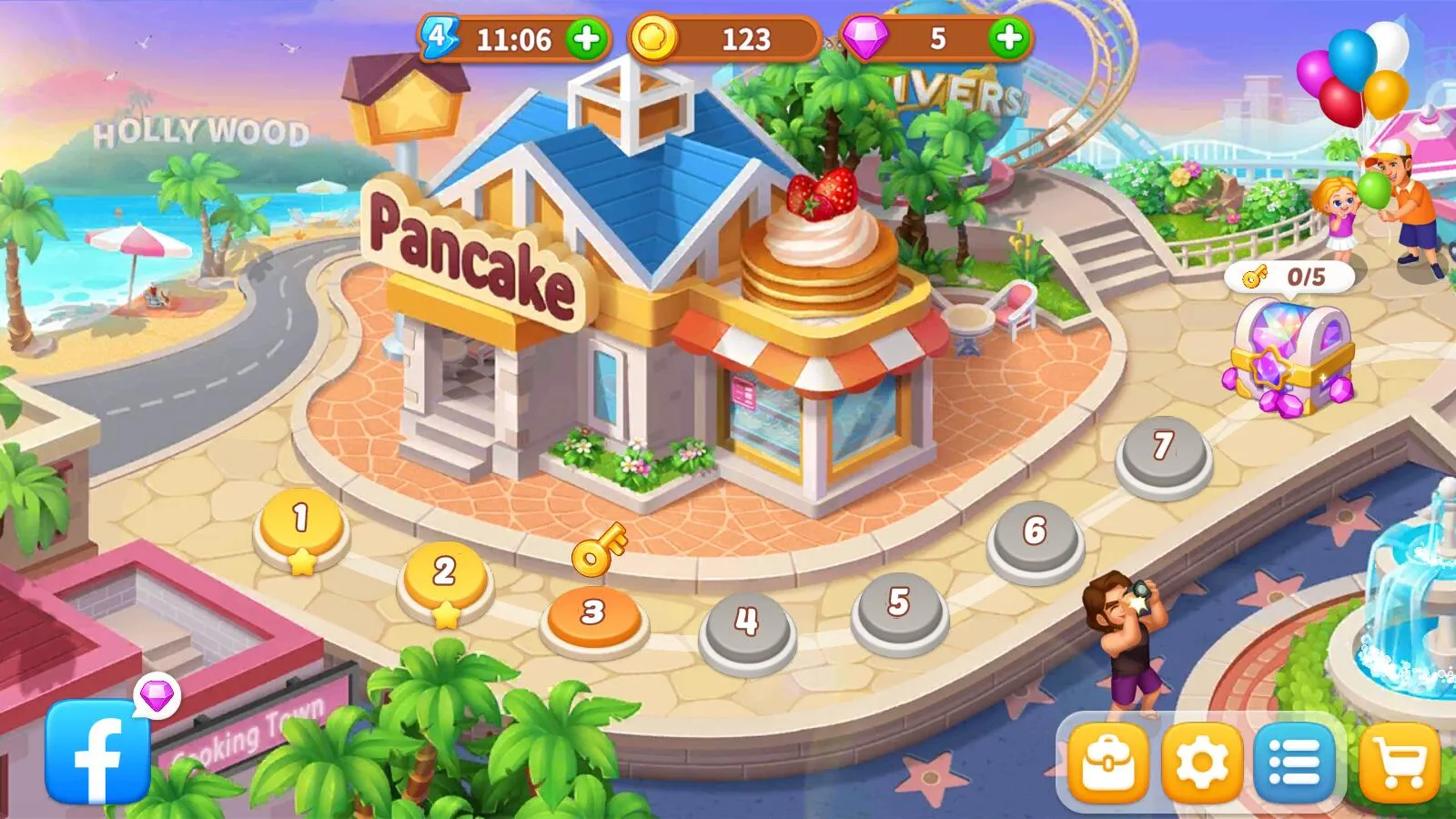Screen dimensions: 1456x819
Task: Open the blue task list button
Action: point(1294,763)
